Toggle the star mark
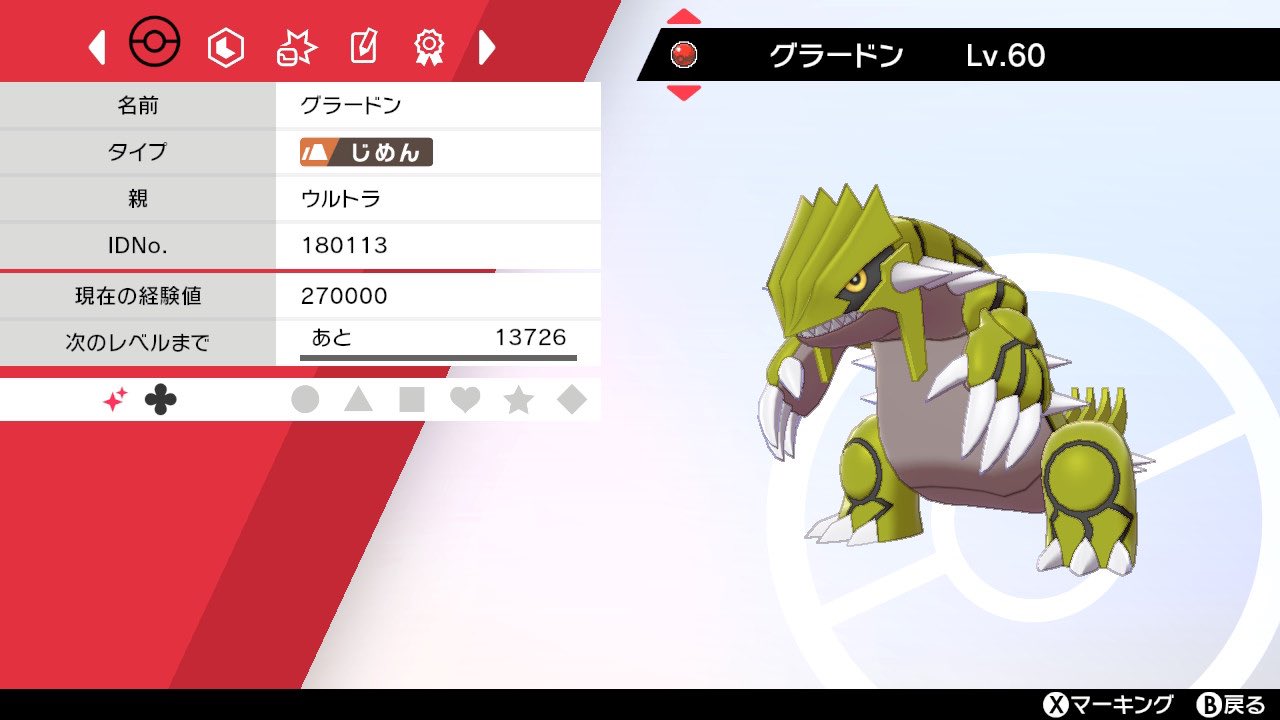1280x720 pixels. coord(517,397)
